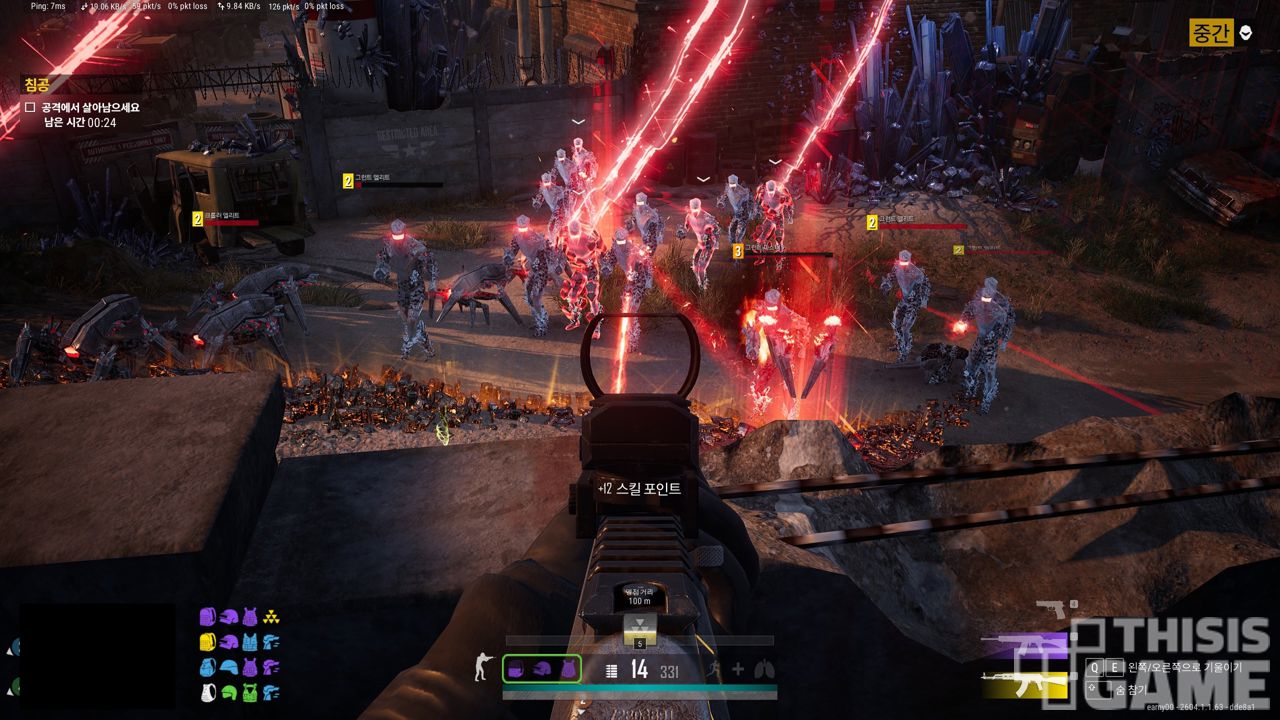Click the white backpack squad icon
Screen dimensions: 1280x720
click(208, 692)
